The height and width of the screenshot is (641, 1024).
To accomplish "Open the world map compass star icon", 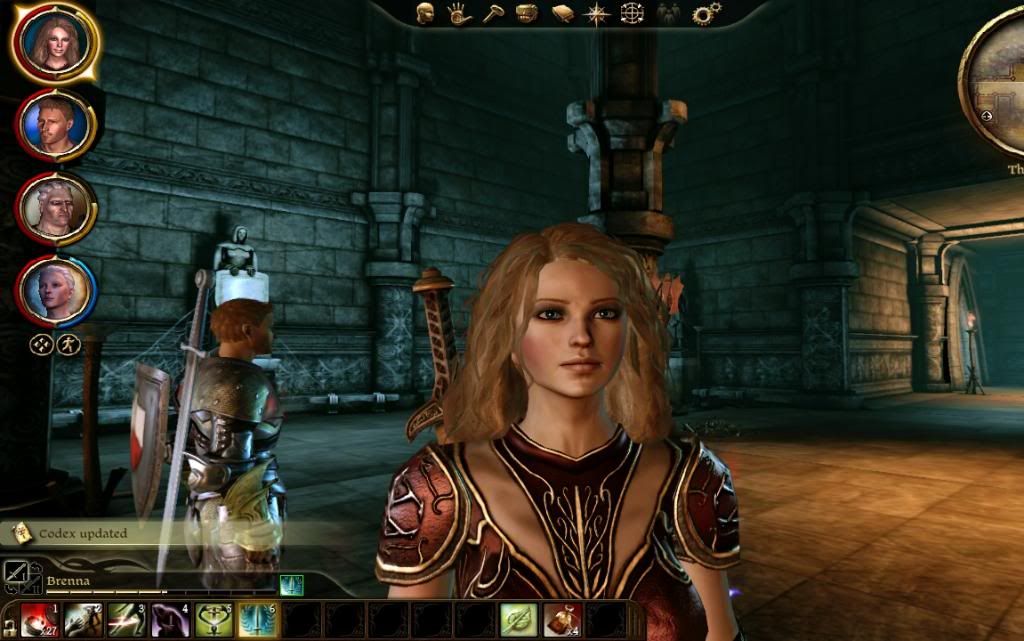I will (597, 13).
